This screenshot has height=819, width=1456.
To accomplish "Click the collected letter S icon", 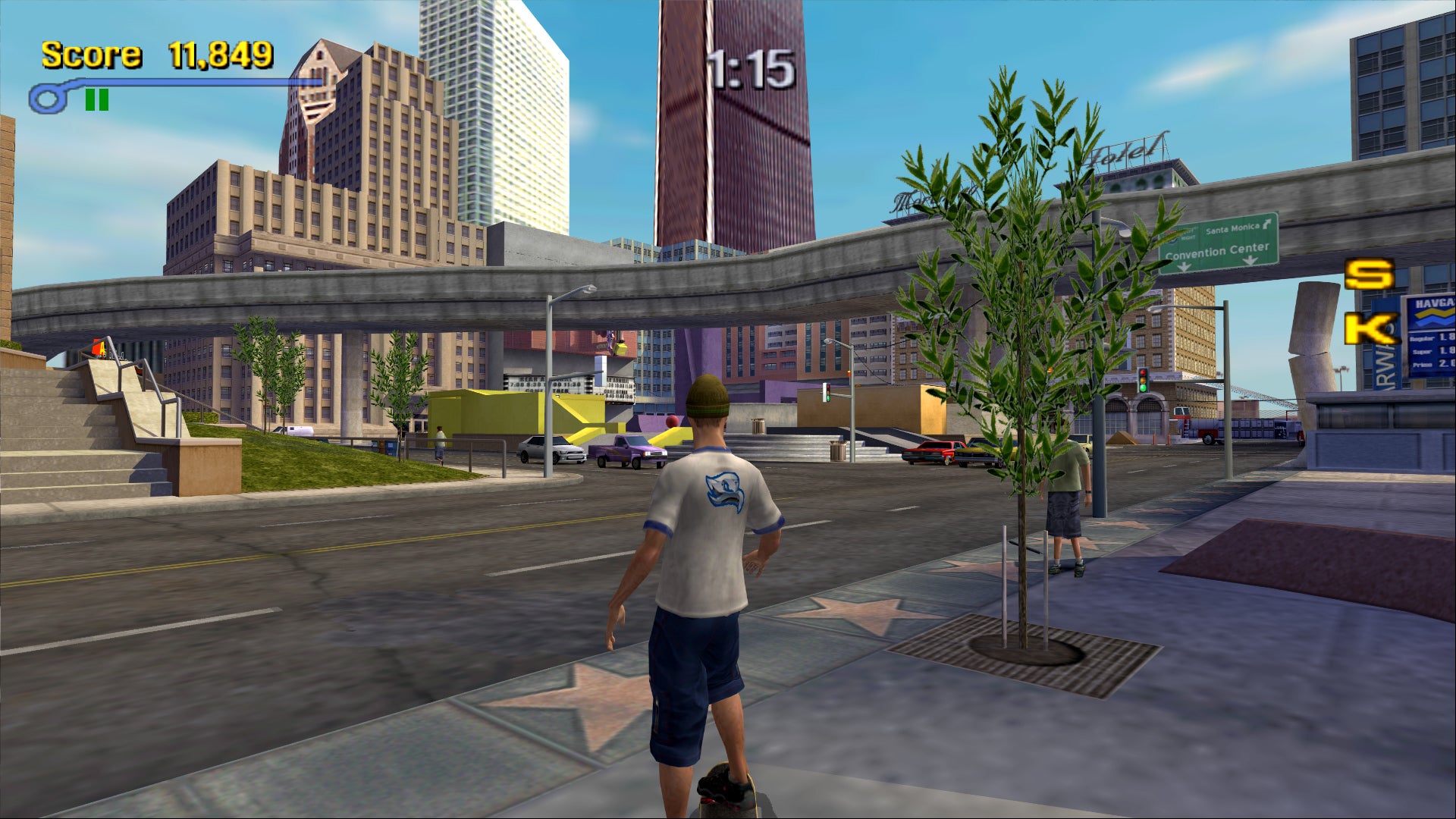I will click(x=1369, y=275).
